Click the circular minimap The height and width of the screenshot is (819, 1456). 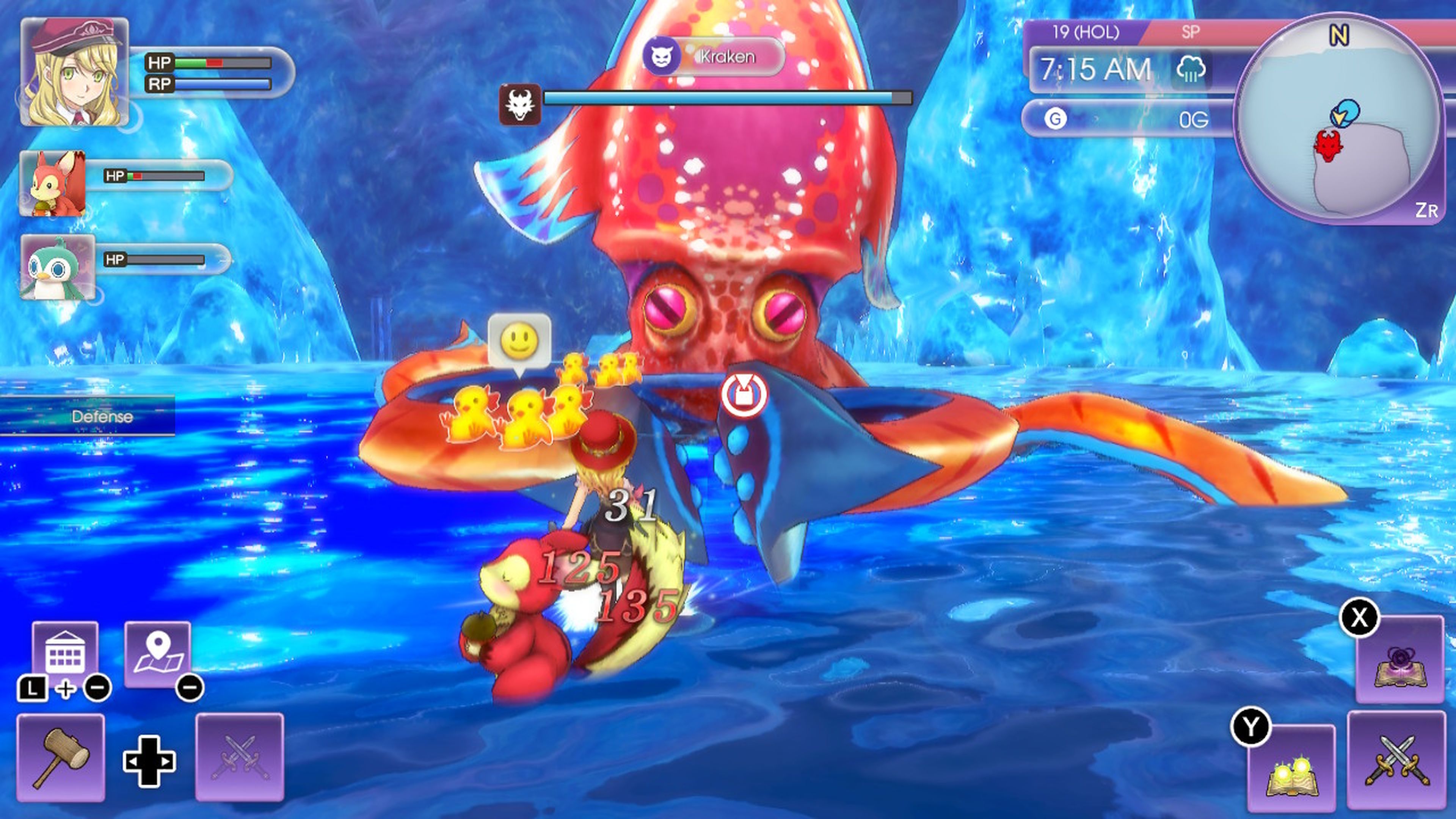[x=1337, y=119]
